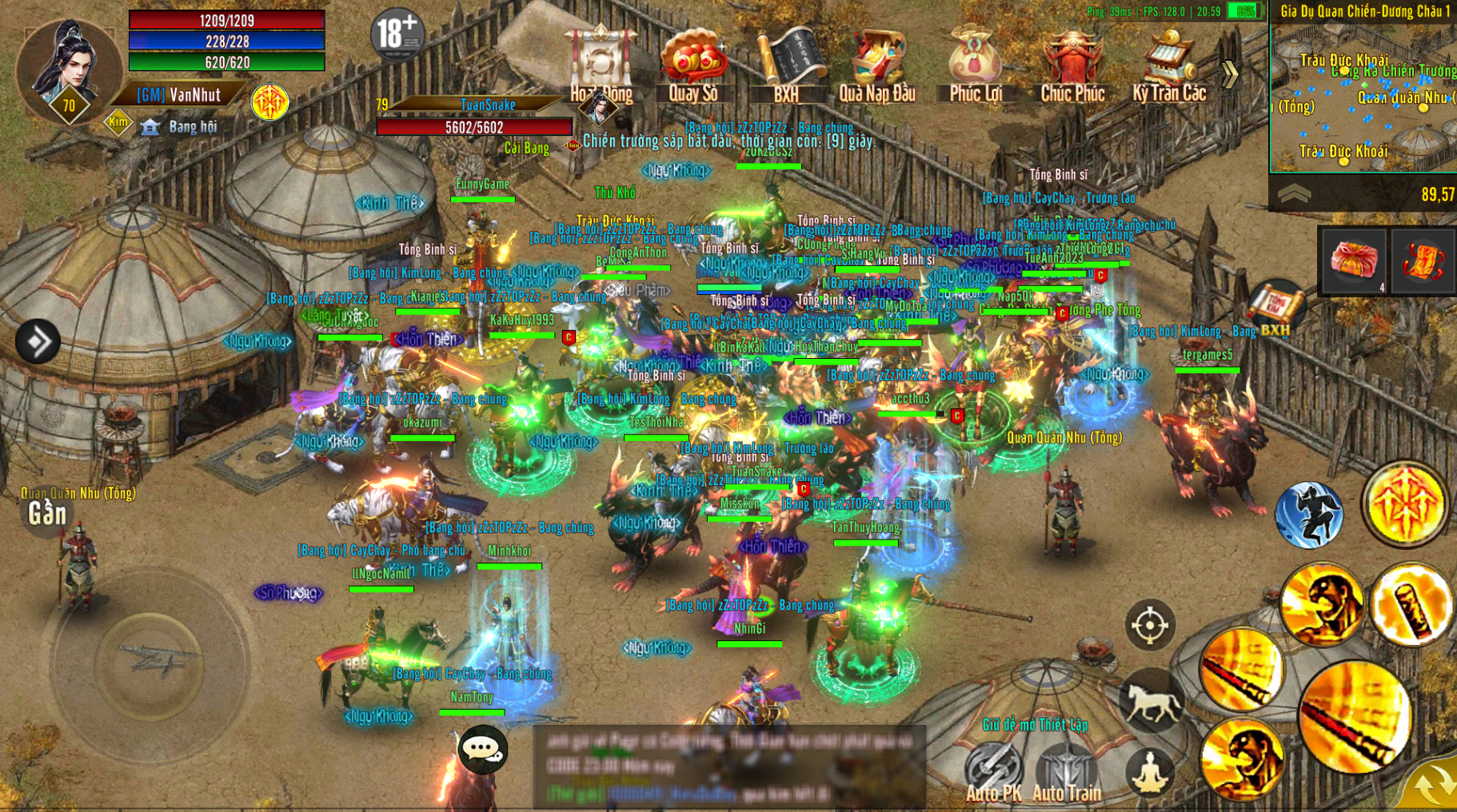The height and width of the screenshot is (812, 1457).
Task: Open the Phúc Lợi welfare bag
Action: click(975, 66)
